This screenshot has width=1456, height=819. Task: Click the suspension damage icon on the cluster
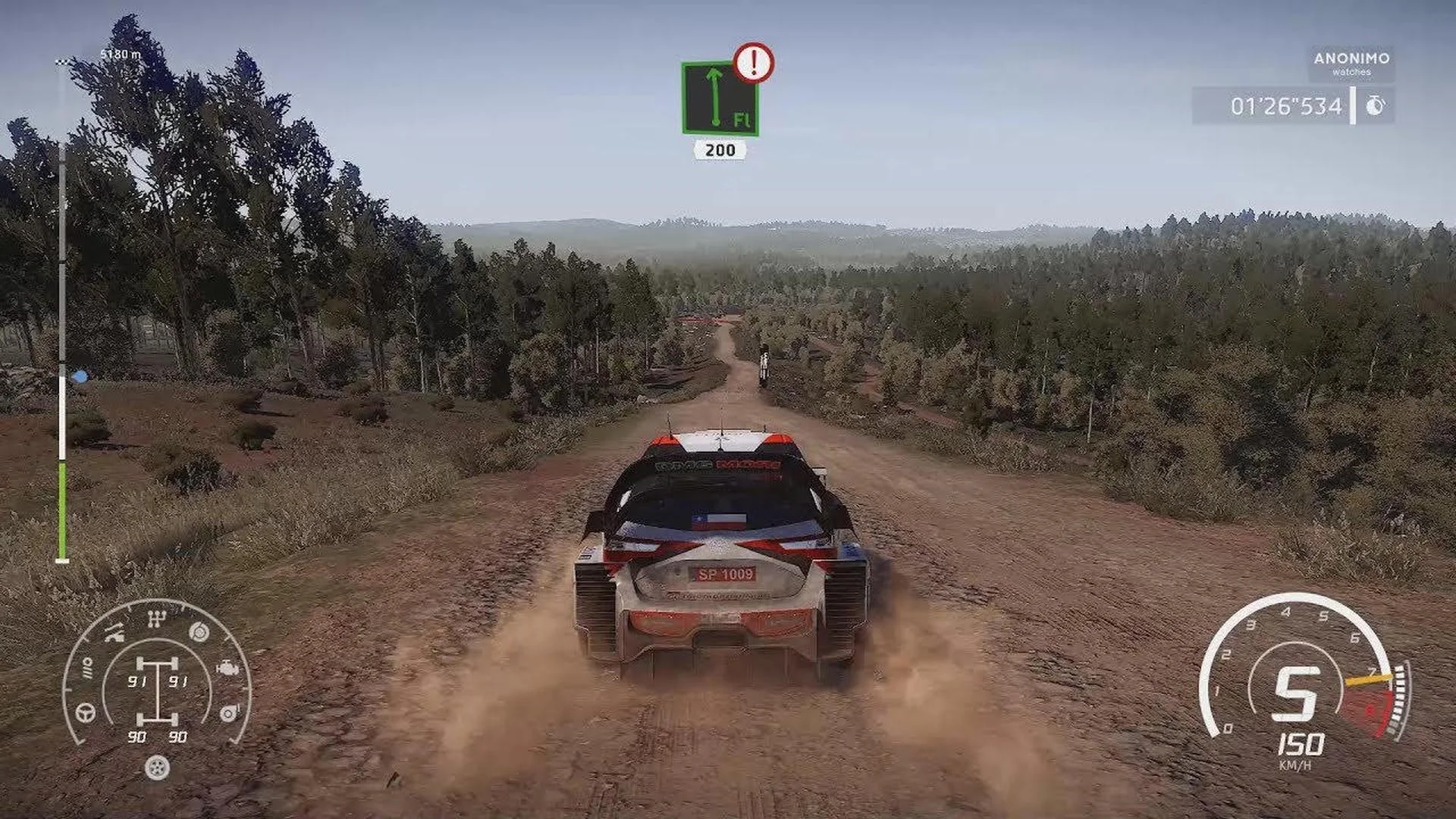[x=113, y=635]
